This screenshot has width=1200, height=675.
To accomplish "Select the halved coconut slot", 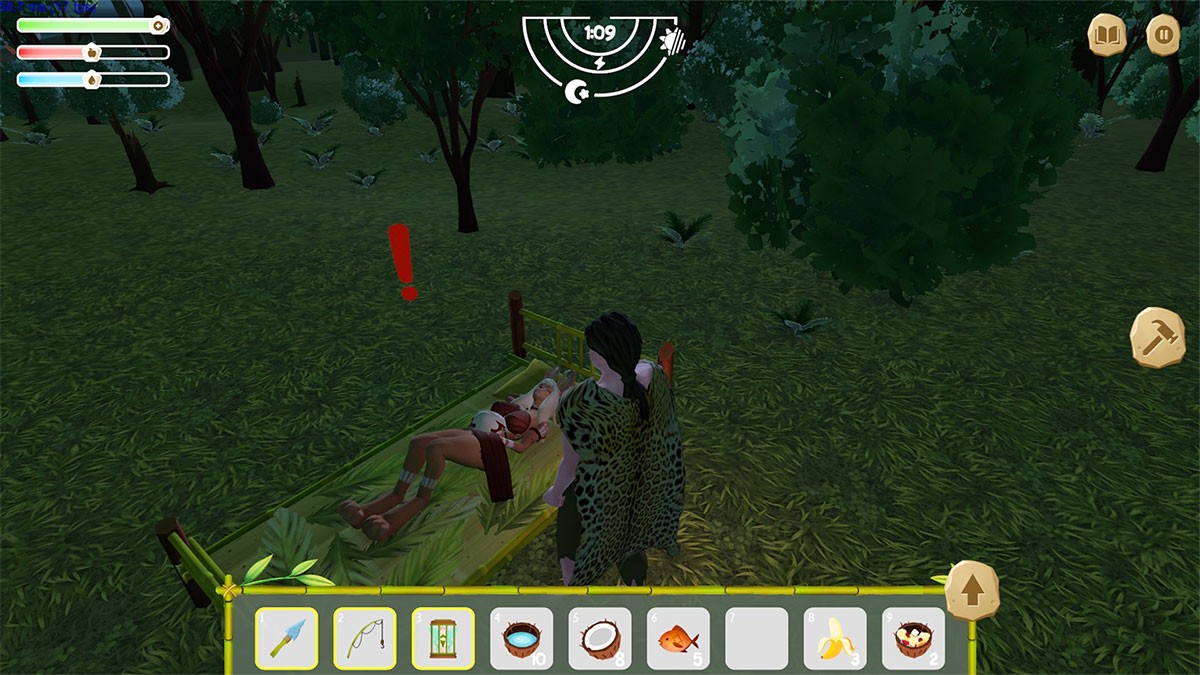I will (x=600, y=638).
